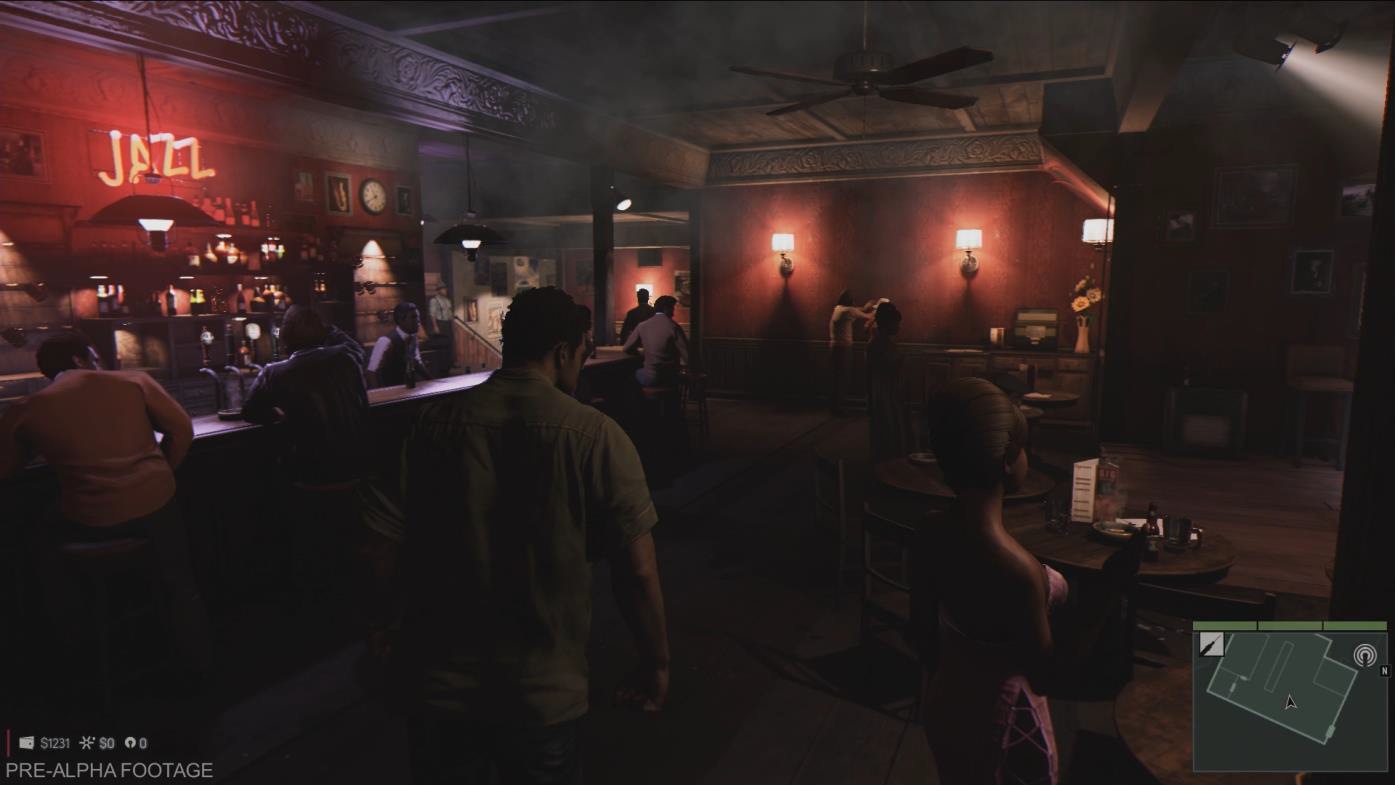Toggle the leftmost green status bar segment
This screenshot has width=1395, height=785.
point(1224,624)
